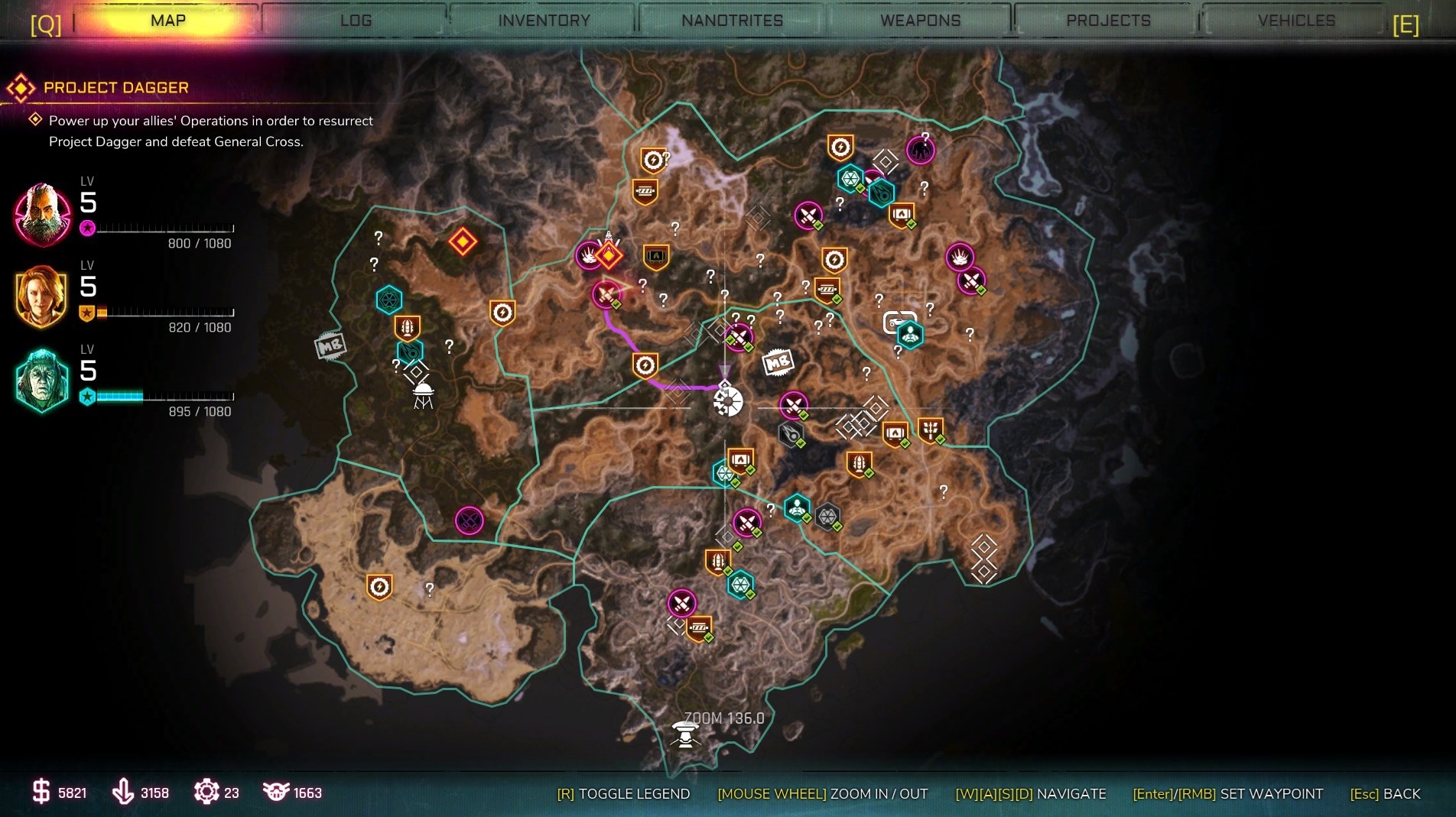Open the PROJECTS tab
The width and height of the screenshot is (1456, 817).
pyautogui.click(x=1108, y=21)
